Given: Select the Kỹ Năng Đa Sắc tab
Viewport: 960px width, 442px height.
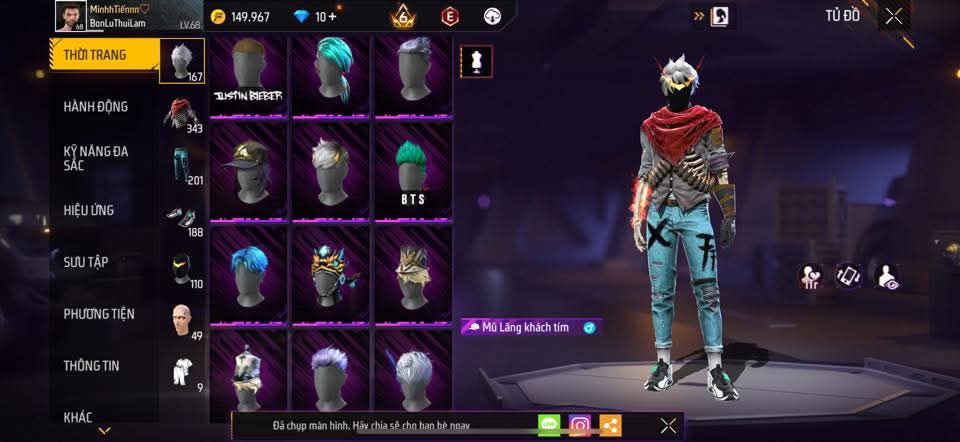Looking at the screenshot, I should pos(97,158).
